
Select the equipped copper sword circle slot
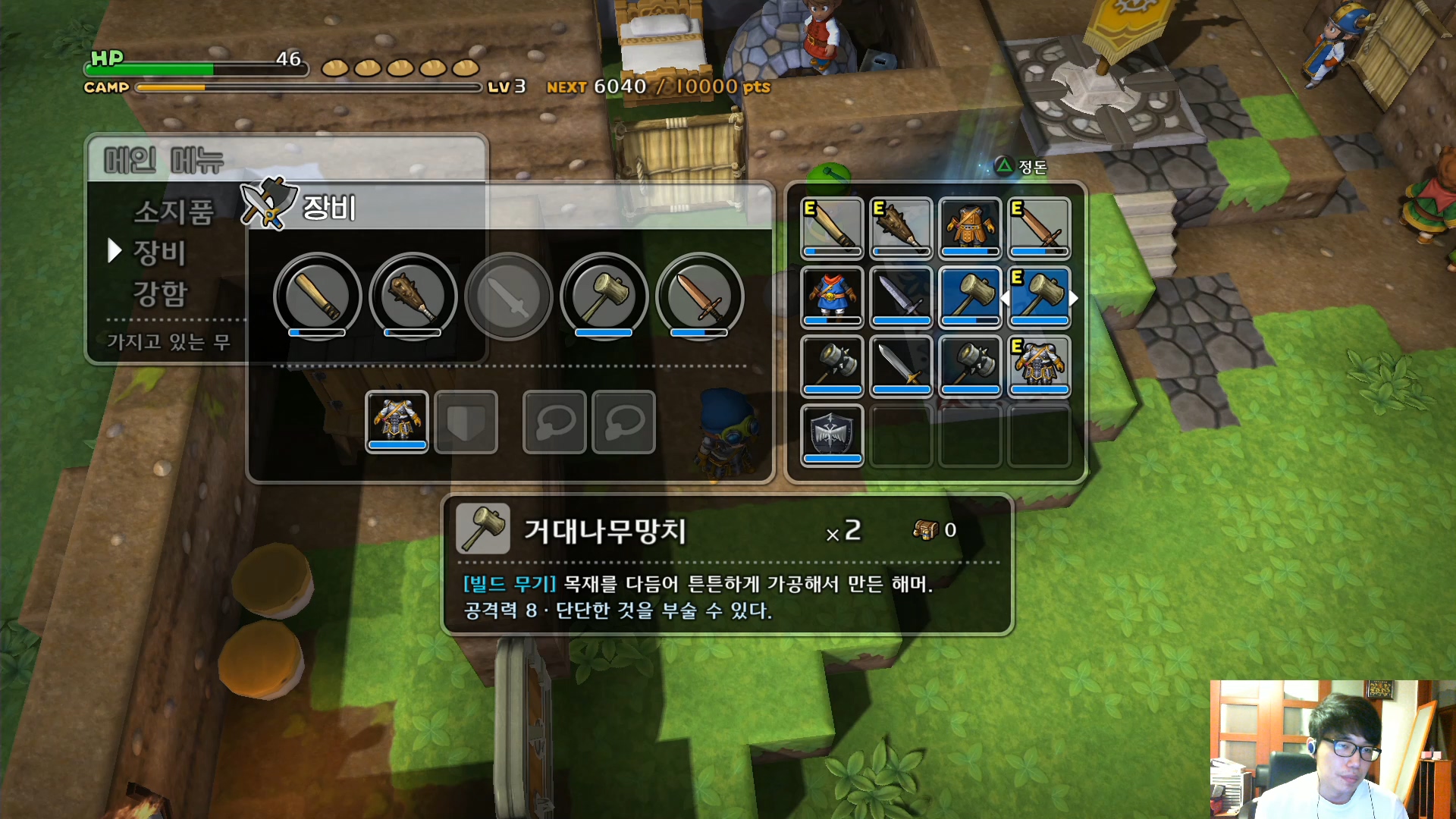coord(699,296)
